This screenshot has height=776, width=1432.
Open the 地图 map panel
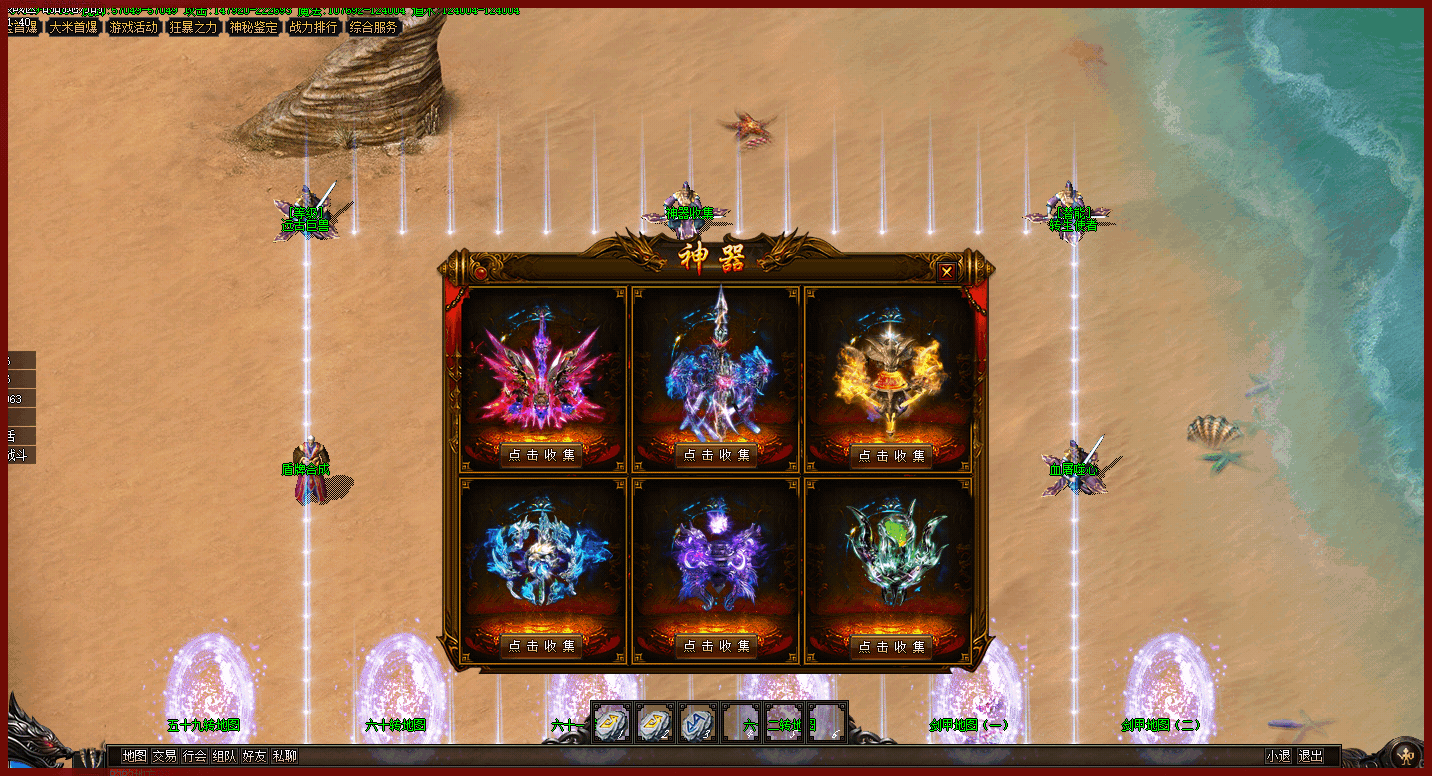click(x=134, y=756)
